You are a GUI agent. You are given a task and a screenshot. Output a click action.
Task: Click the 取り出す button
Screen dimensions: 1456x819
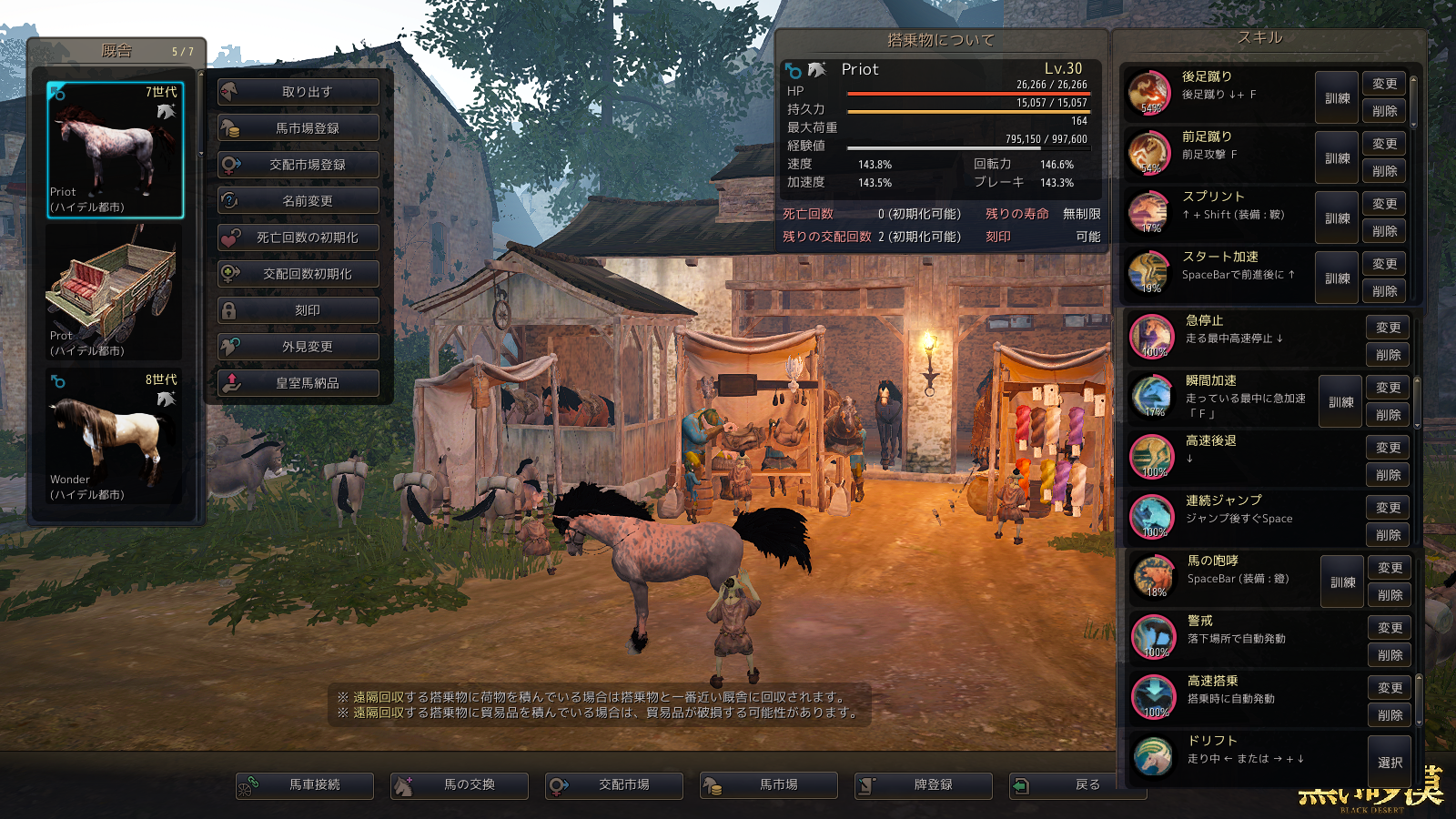click(x=298, y=92)
